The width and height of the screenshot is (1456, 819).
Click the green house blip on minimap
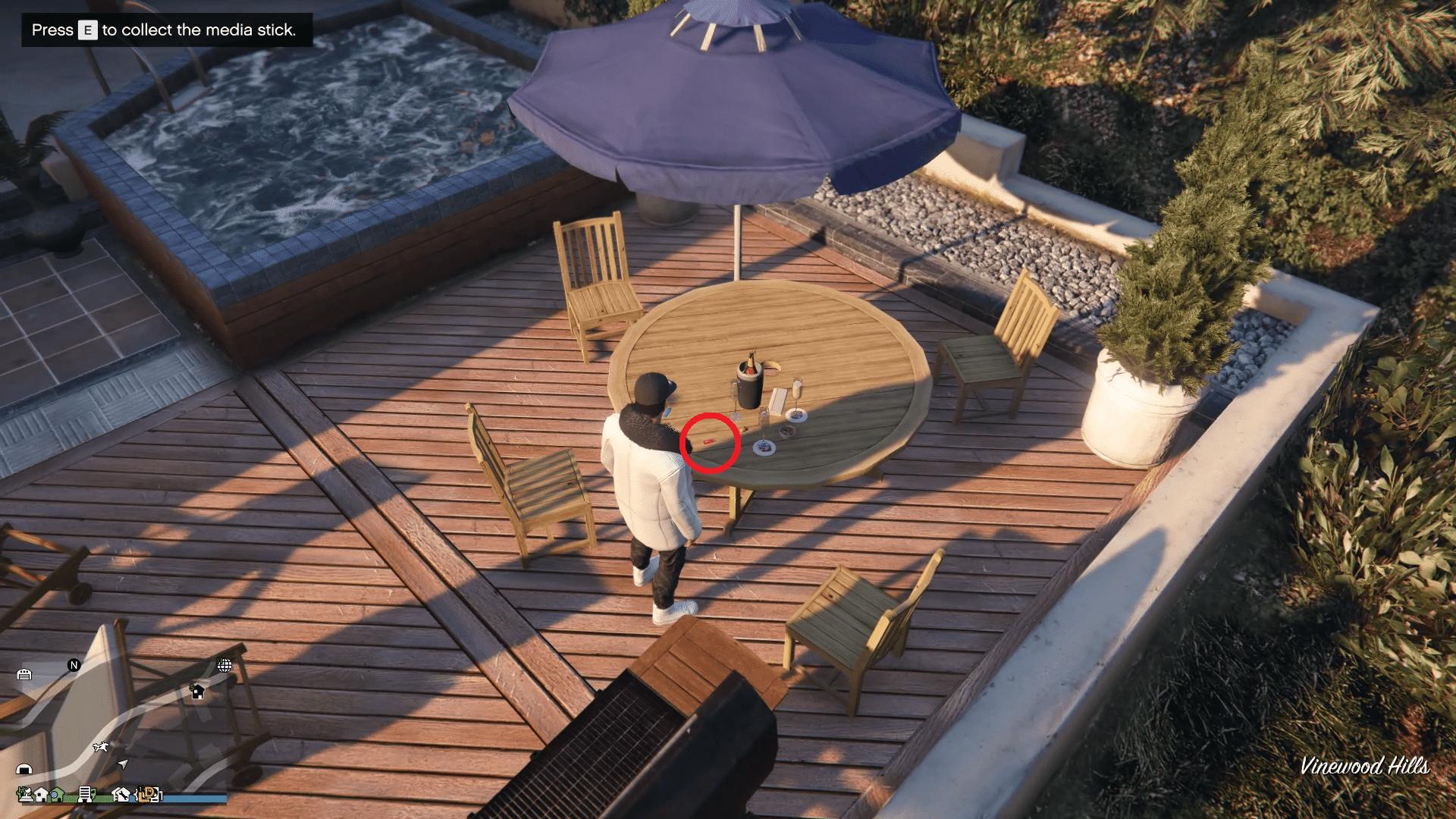point(58,795)
